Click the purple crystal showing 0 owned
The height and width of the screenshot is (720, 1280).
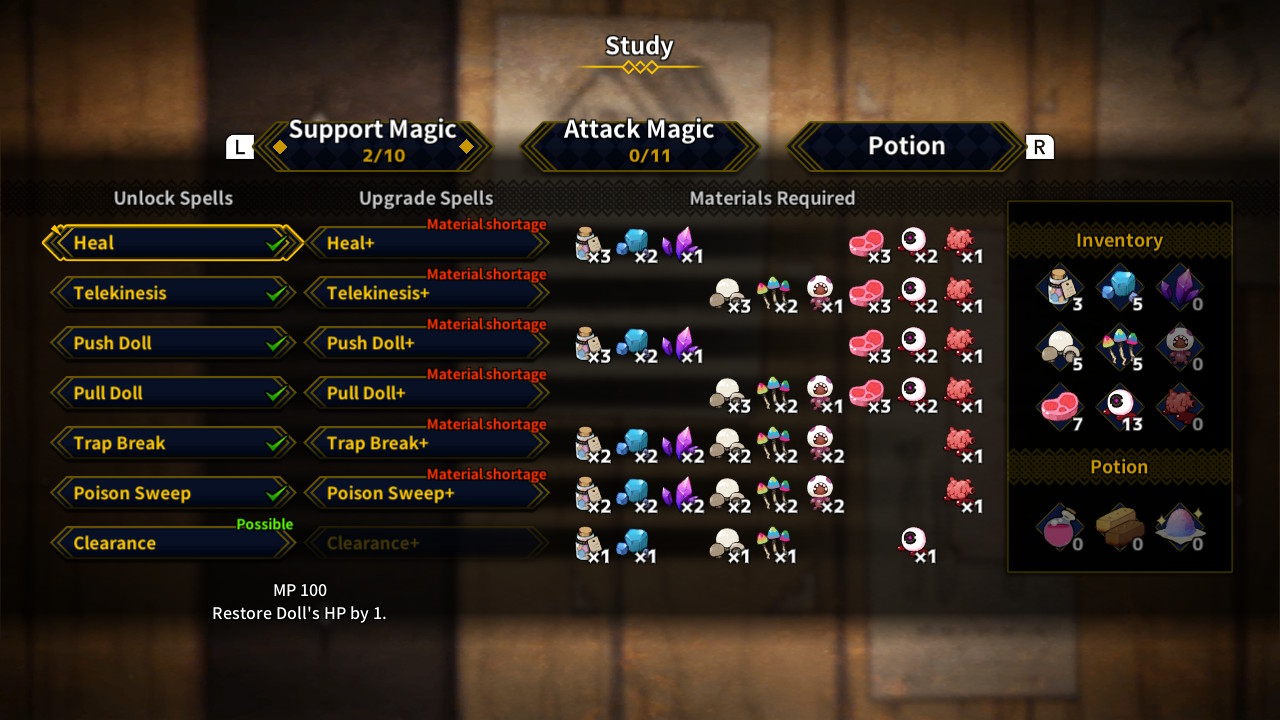click(1181, 288)
